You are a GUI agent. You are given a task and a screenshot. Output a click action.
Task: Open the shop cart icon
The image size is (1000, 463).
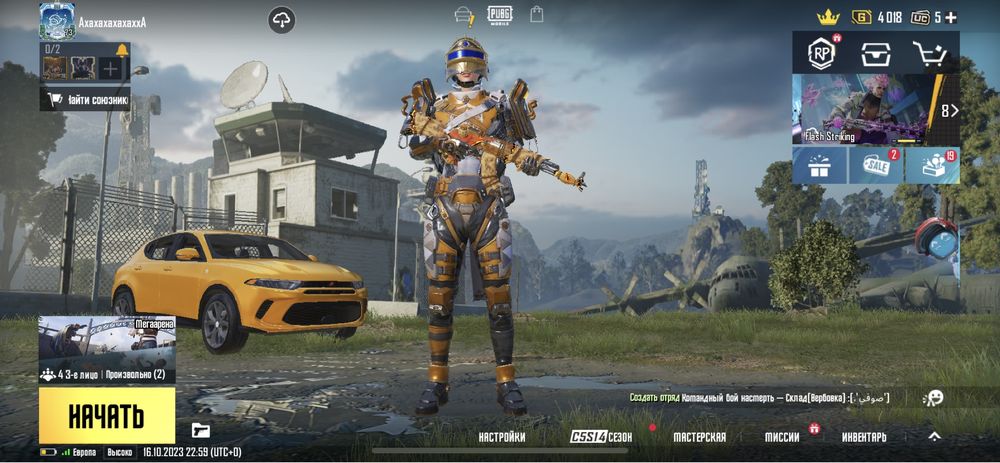[930, 53]
